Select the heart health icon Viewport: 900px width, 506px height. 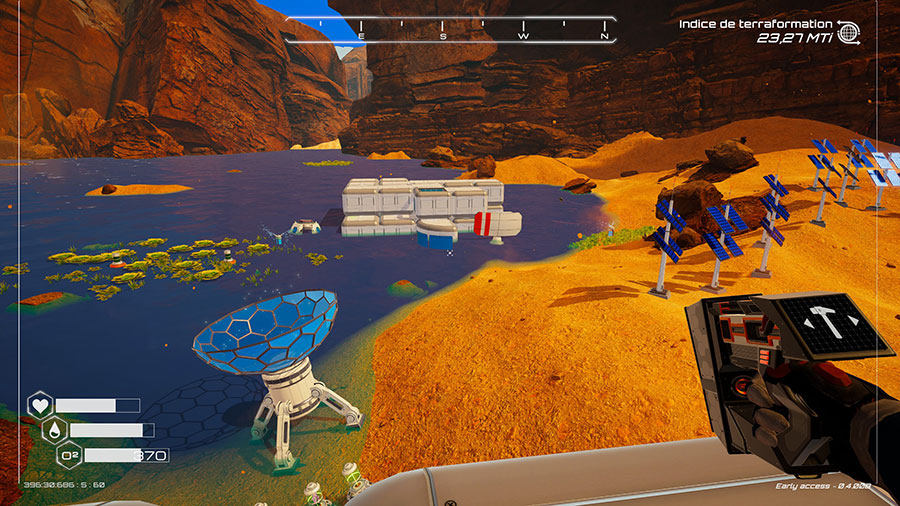pos(40,405)
